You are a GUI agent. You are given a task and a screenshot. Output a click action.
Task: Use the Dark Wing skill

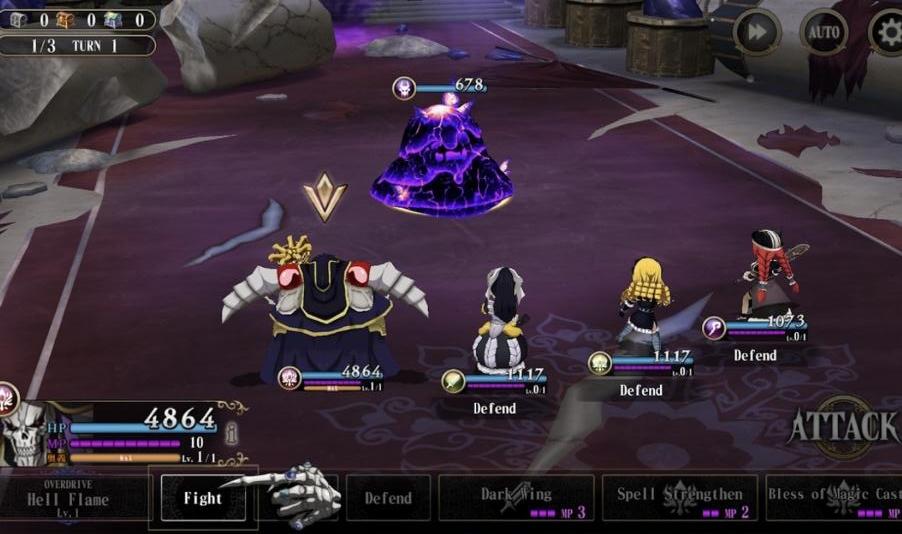pyautogui.click(x=516, y=498)
